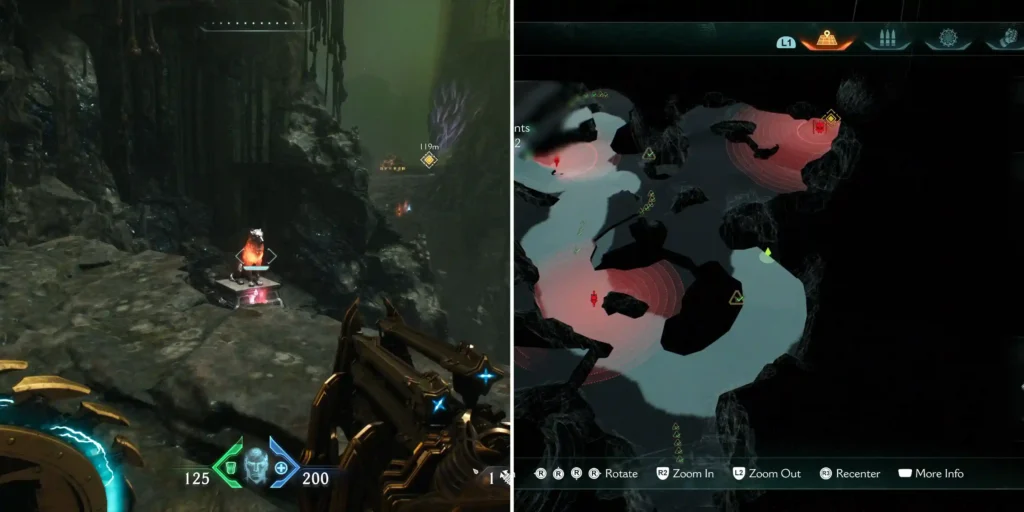Select the map tab with pin icon
Image resolution: width=1024 pixels, height=512 pixels.
click(827, 40)
